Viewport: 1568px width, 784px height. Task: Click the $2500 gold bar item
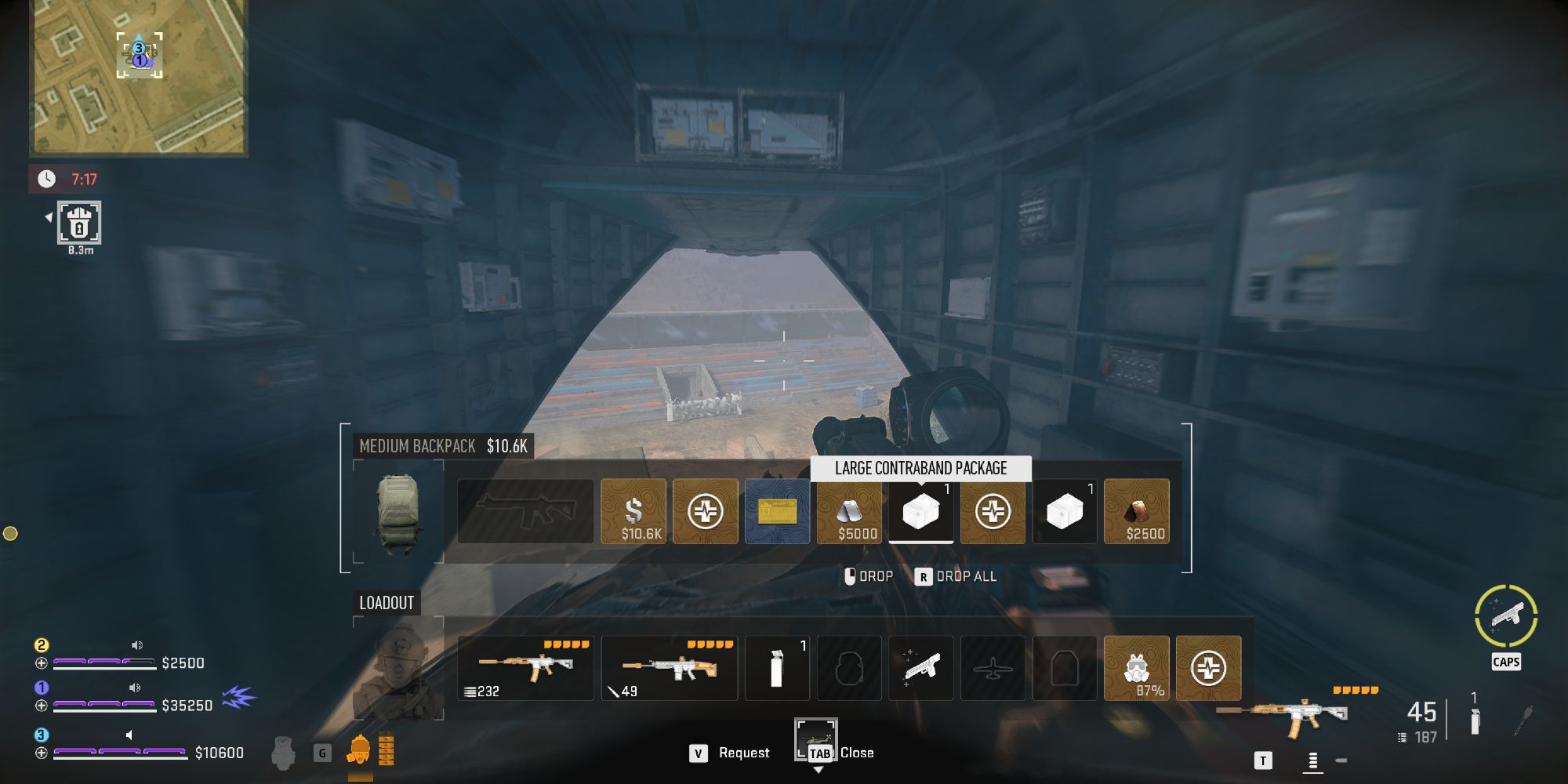1137,511
